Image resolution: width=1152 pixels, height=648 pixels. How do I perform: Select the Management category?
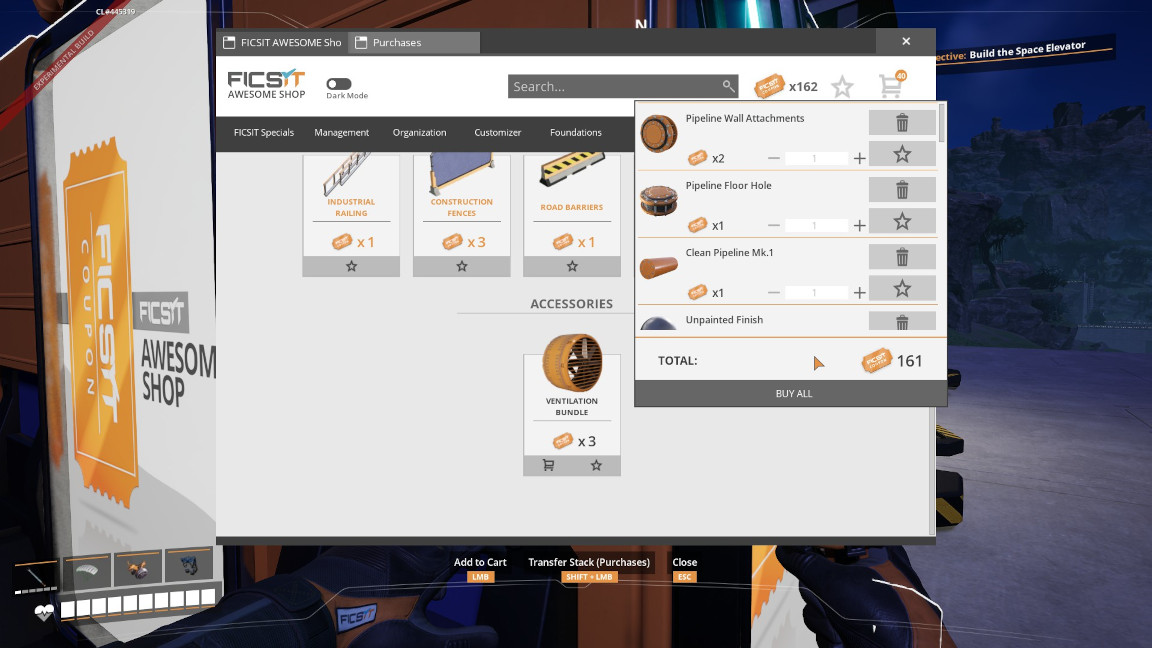click(x=342, y=132)
